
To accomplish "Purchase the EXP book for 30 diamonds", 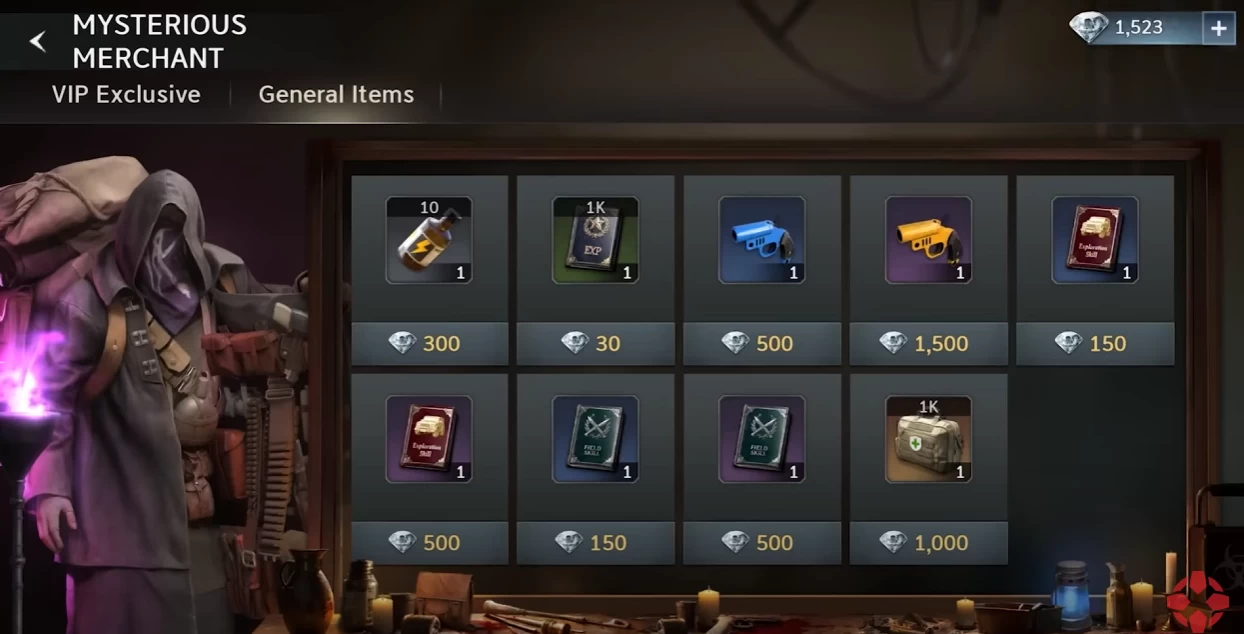I will (595, 344).
